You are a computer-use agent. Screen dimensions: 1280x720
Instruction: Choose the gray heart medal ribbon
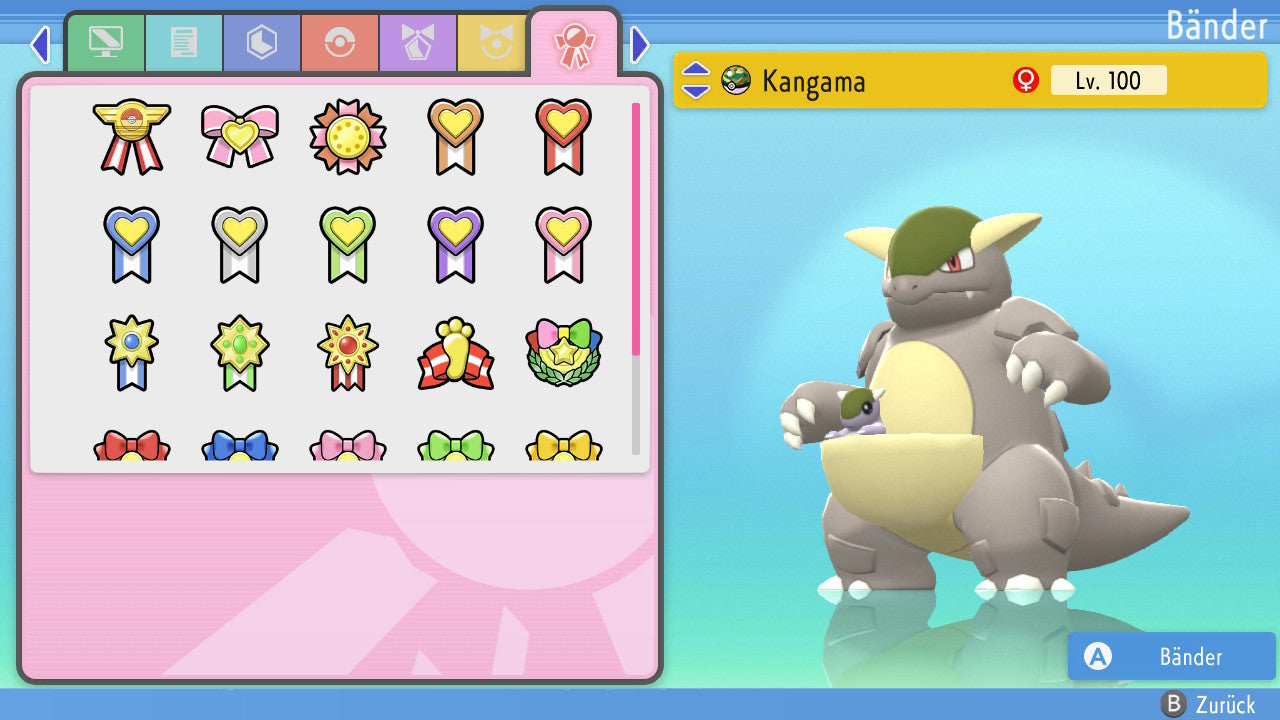pos(240,243)
